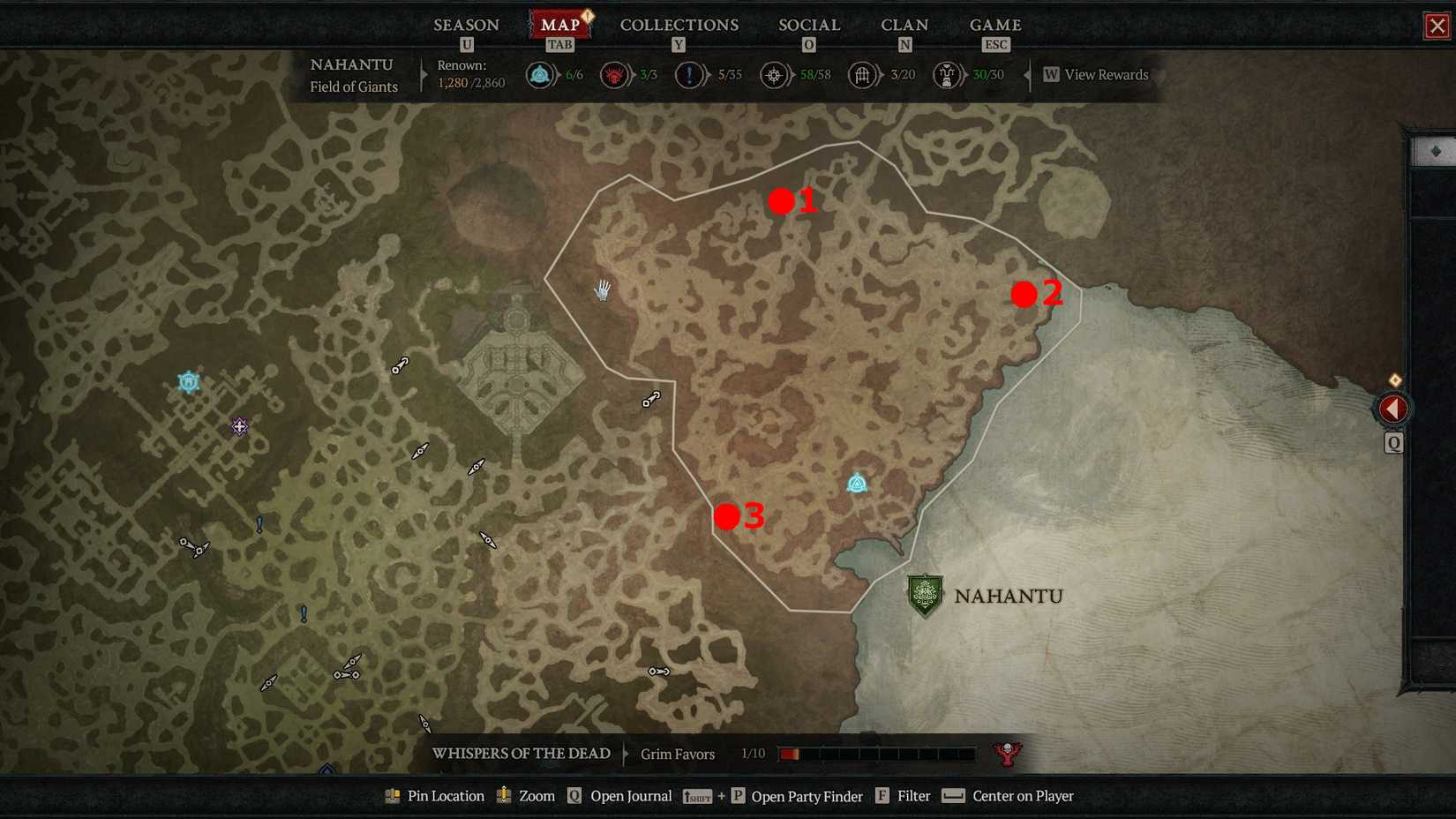Screen dimensions: 1456x819
Task: Click the renown icon showing 30/30
Action: tap(946, 75)
